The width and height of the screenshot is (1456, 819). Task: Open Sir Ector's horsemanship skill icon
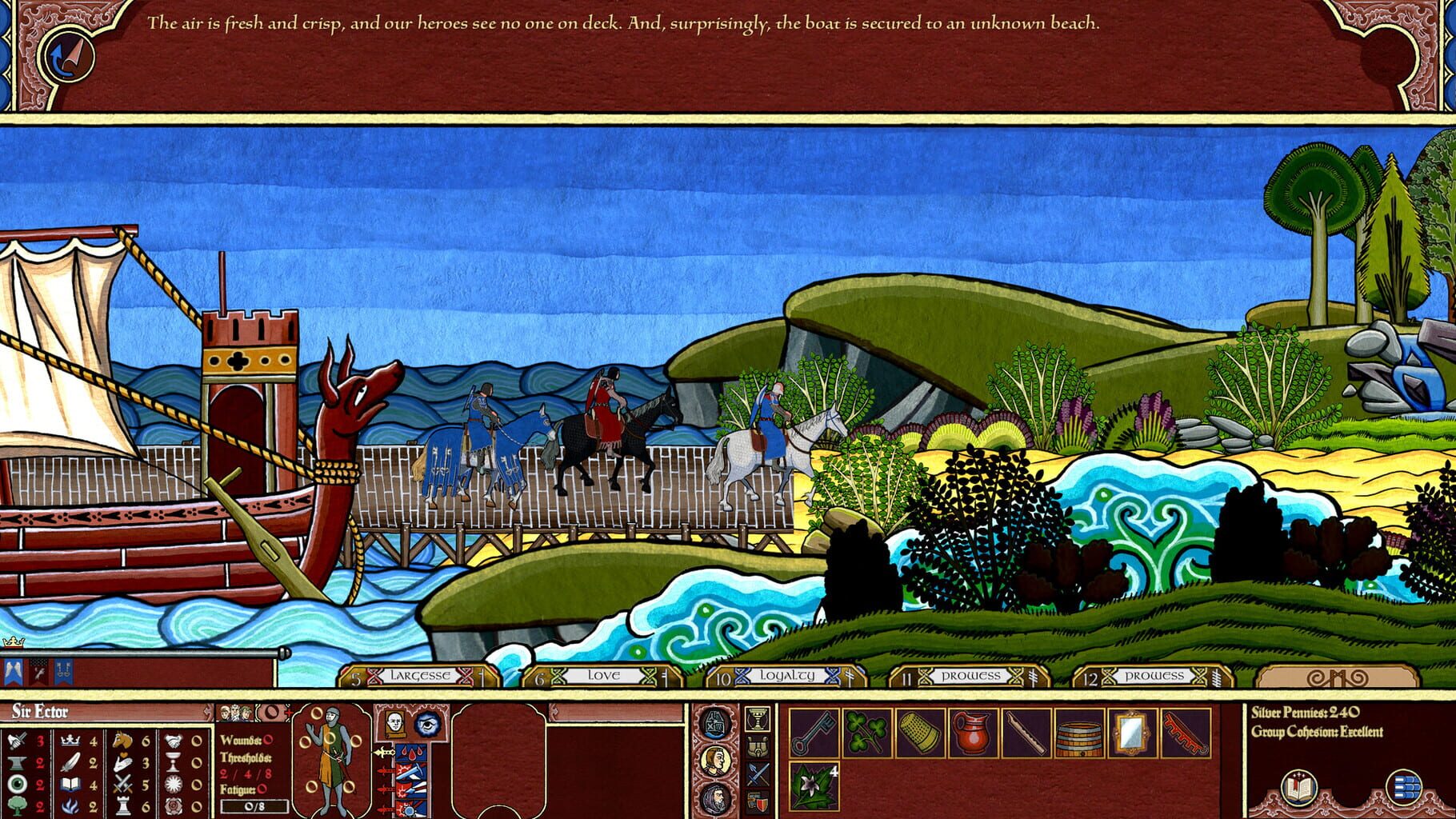tap(122, 740)
